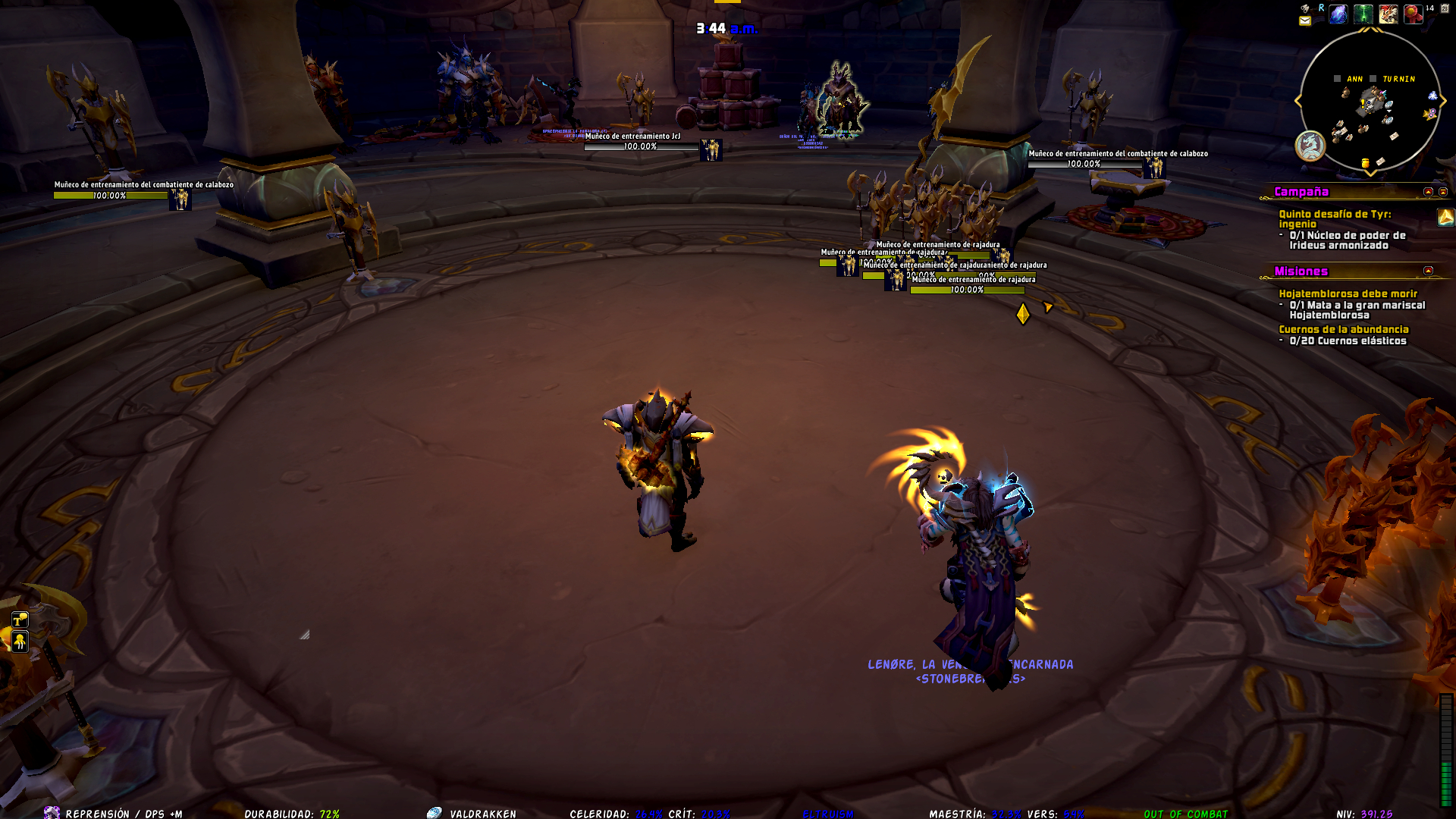This screenshot has width=1456, height=819.
Task: Open the Hojatemblorosa debe morir quest
Action: (1348, 293)
